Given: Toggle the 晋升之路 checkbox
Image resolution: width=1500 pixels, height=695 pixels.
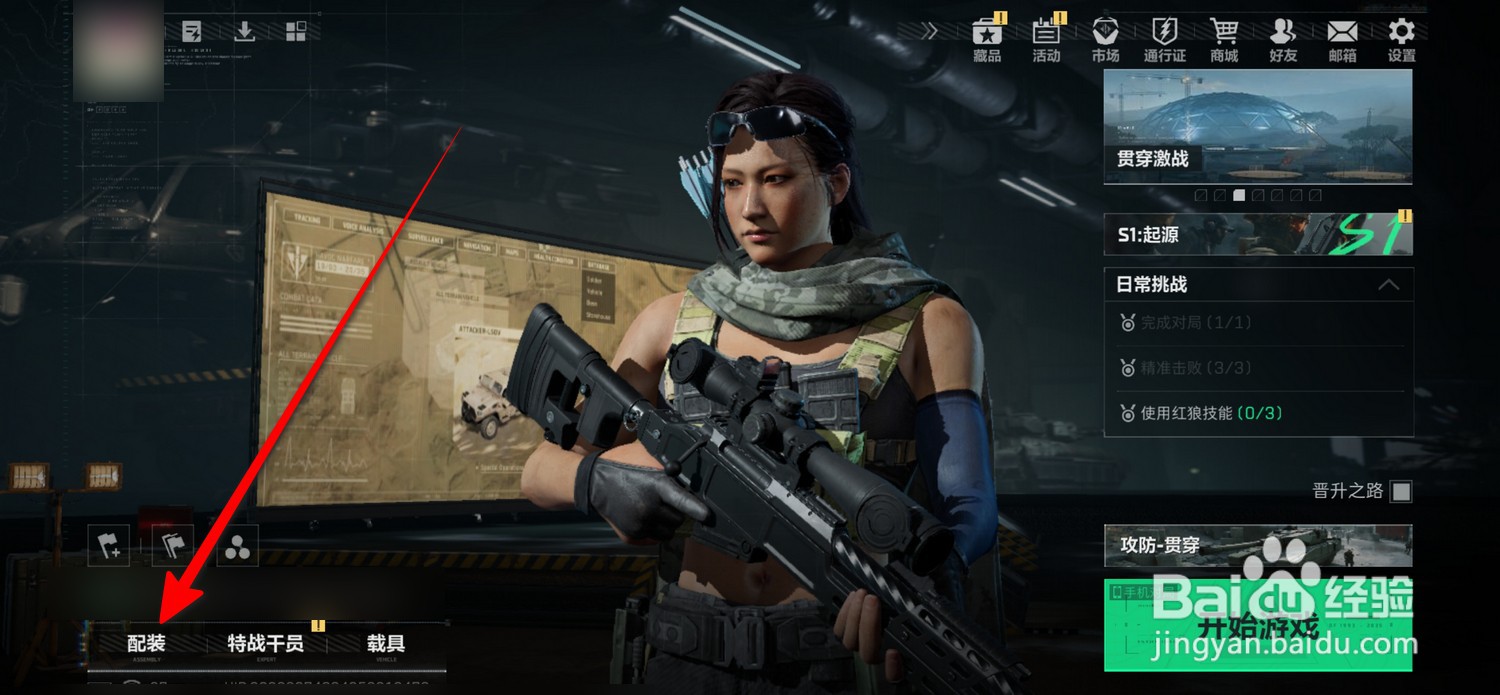Looking at the screenshot, I should point(1402,491).
